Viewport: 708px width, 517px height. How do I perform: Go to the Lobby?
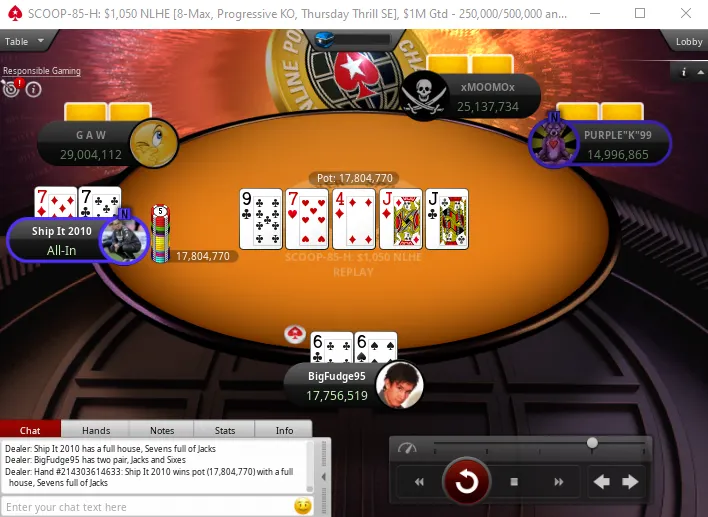tap(688, 41)
